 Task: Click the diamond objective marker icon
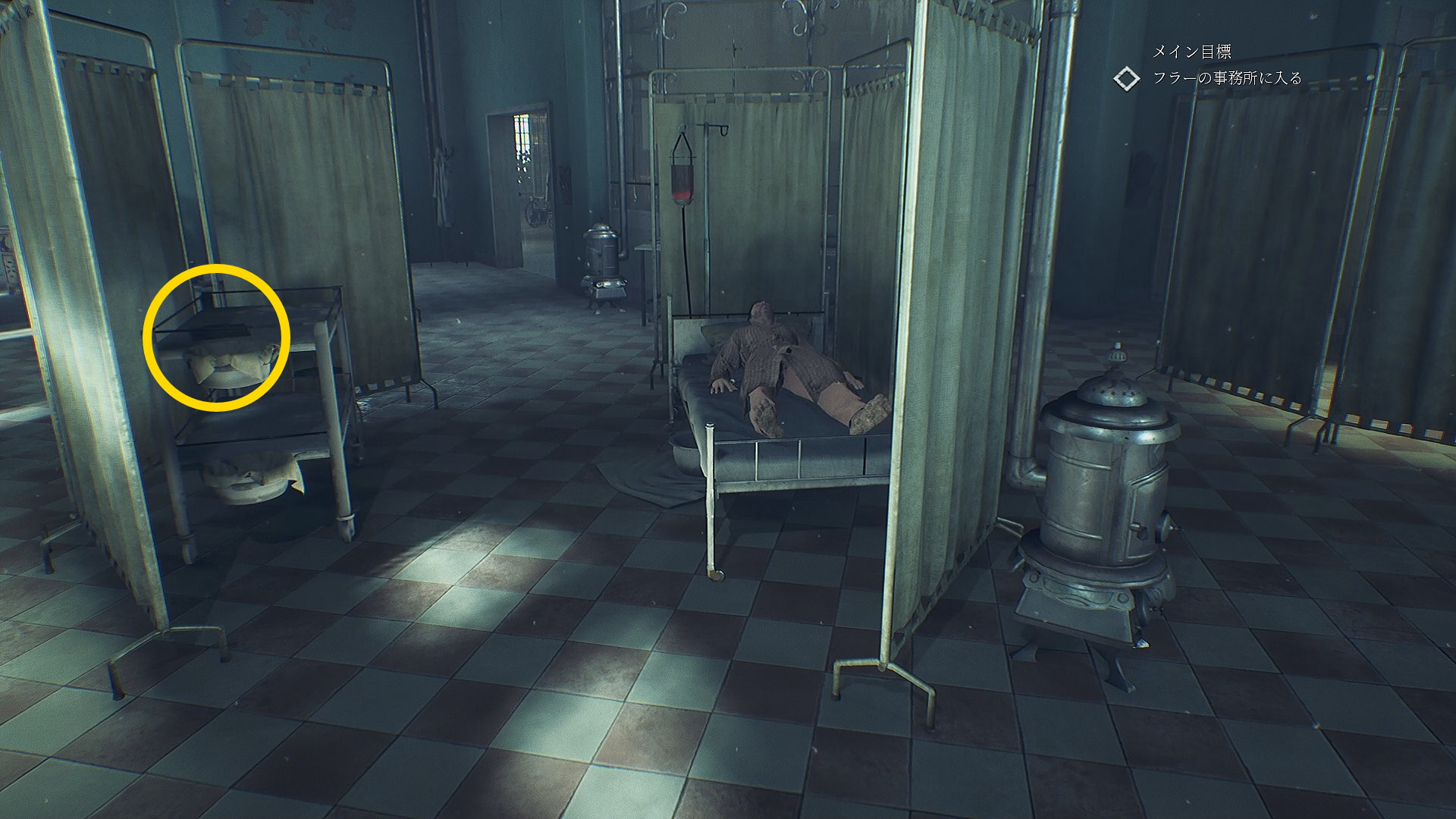pyautogui.click(x=1127, y=79)
